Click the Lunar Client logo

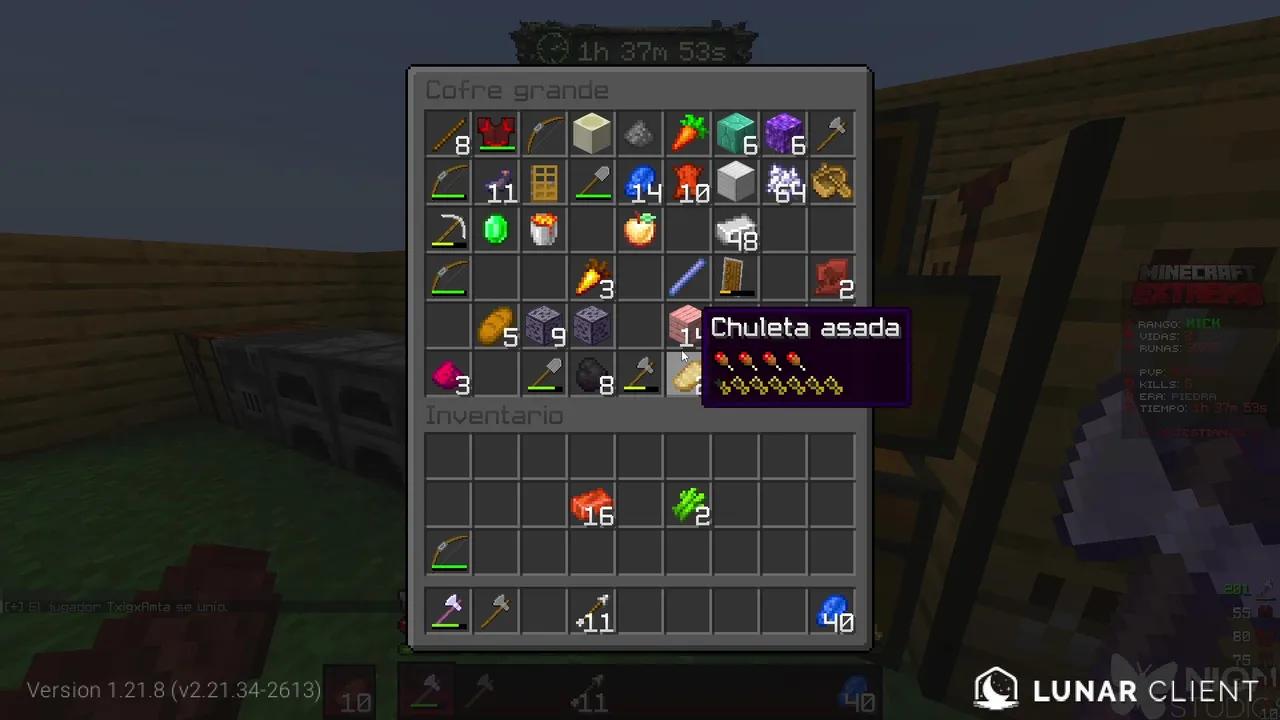(997, 689)
